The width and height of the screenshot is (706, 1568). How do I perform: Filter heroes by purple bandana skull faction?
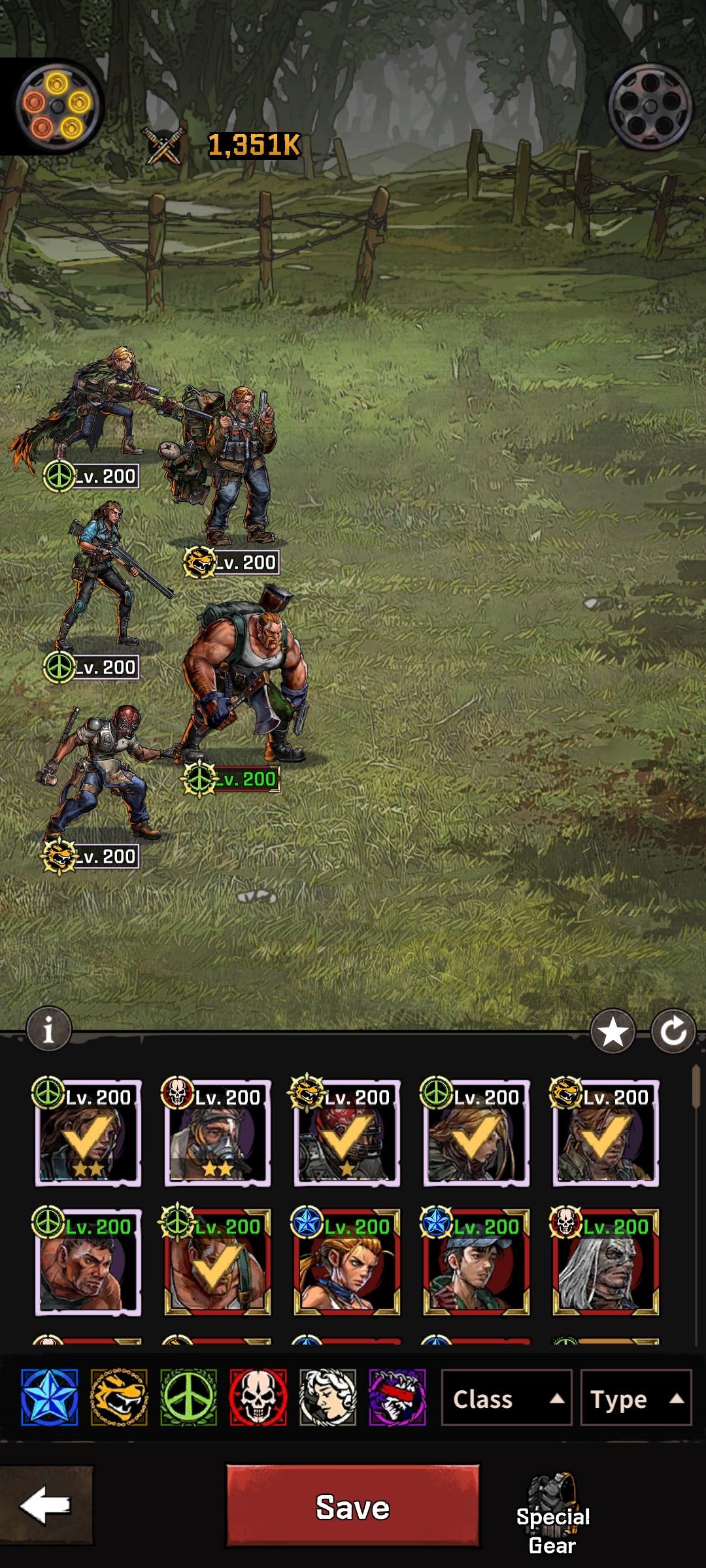(x=397, y=1397)
